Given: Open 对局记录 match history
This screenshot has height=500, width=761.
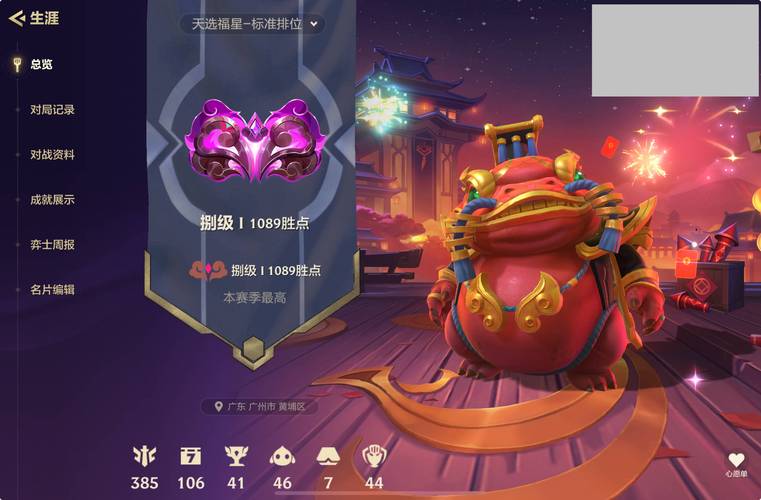Looking at the screenshot, I should [52, 110].
